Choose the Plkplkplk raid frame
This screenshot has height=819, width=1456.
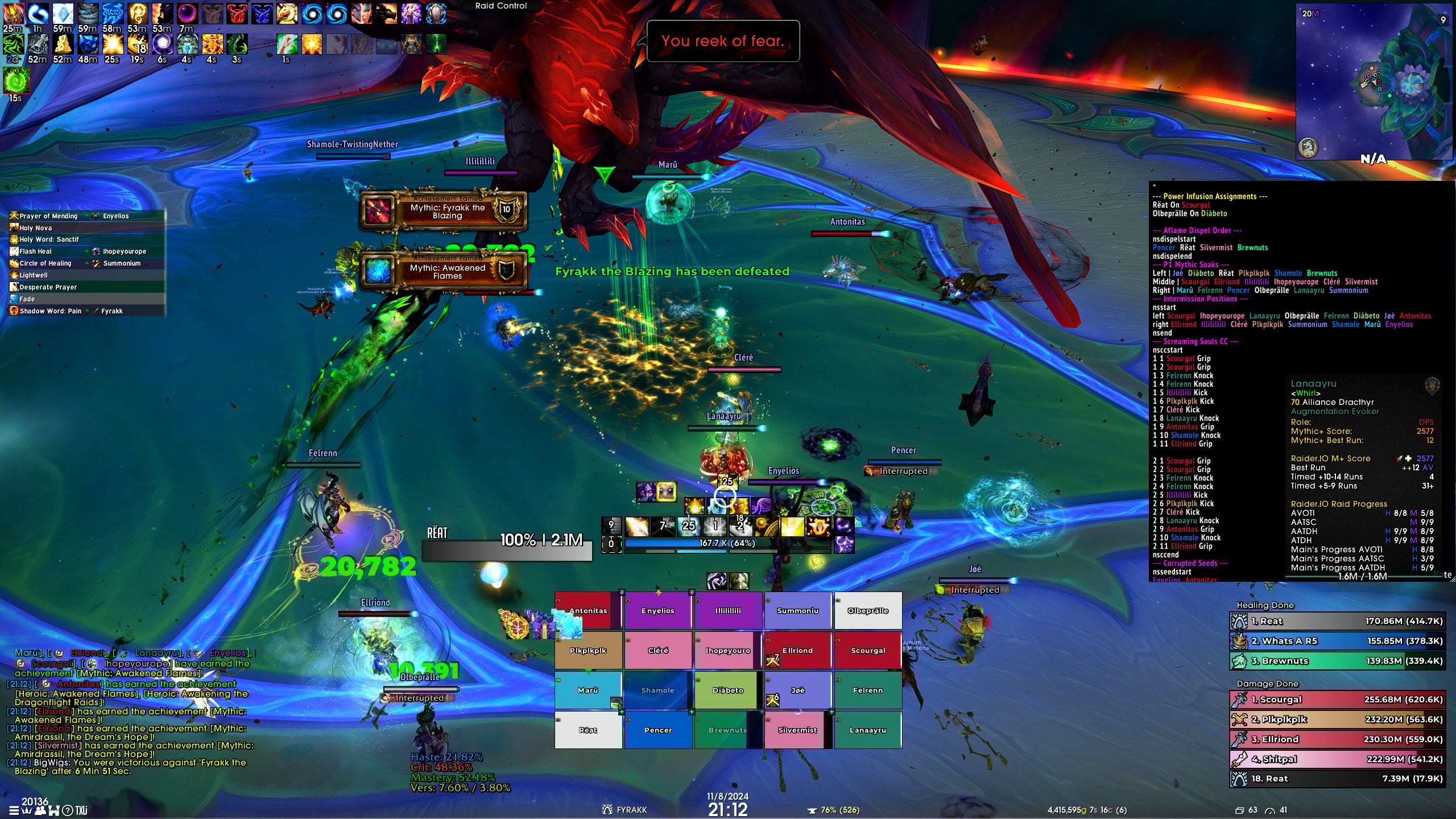click(x=588, y=650)
